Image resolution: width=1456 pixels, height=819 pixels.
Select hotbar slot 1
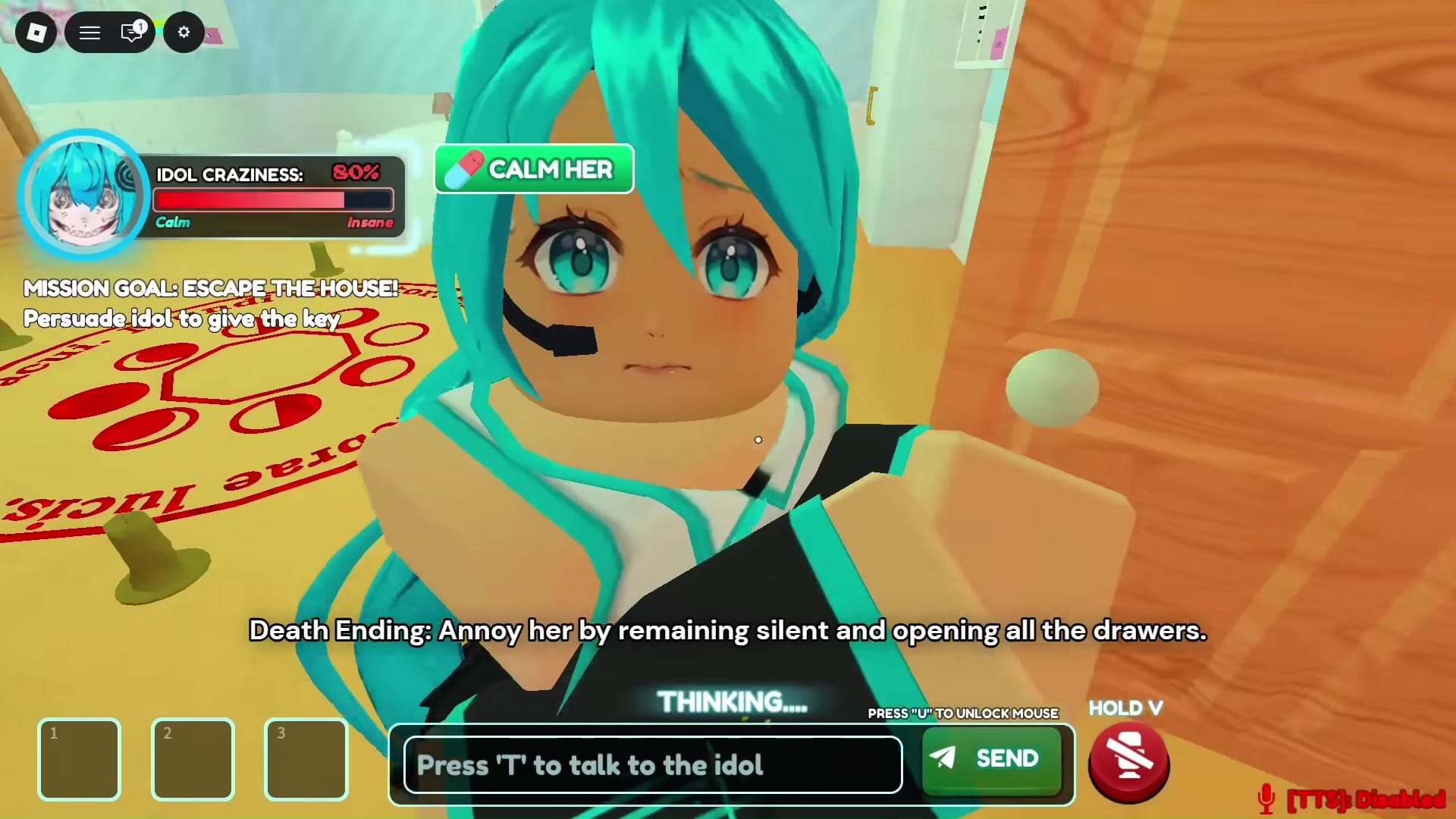point(79,758)
